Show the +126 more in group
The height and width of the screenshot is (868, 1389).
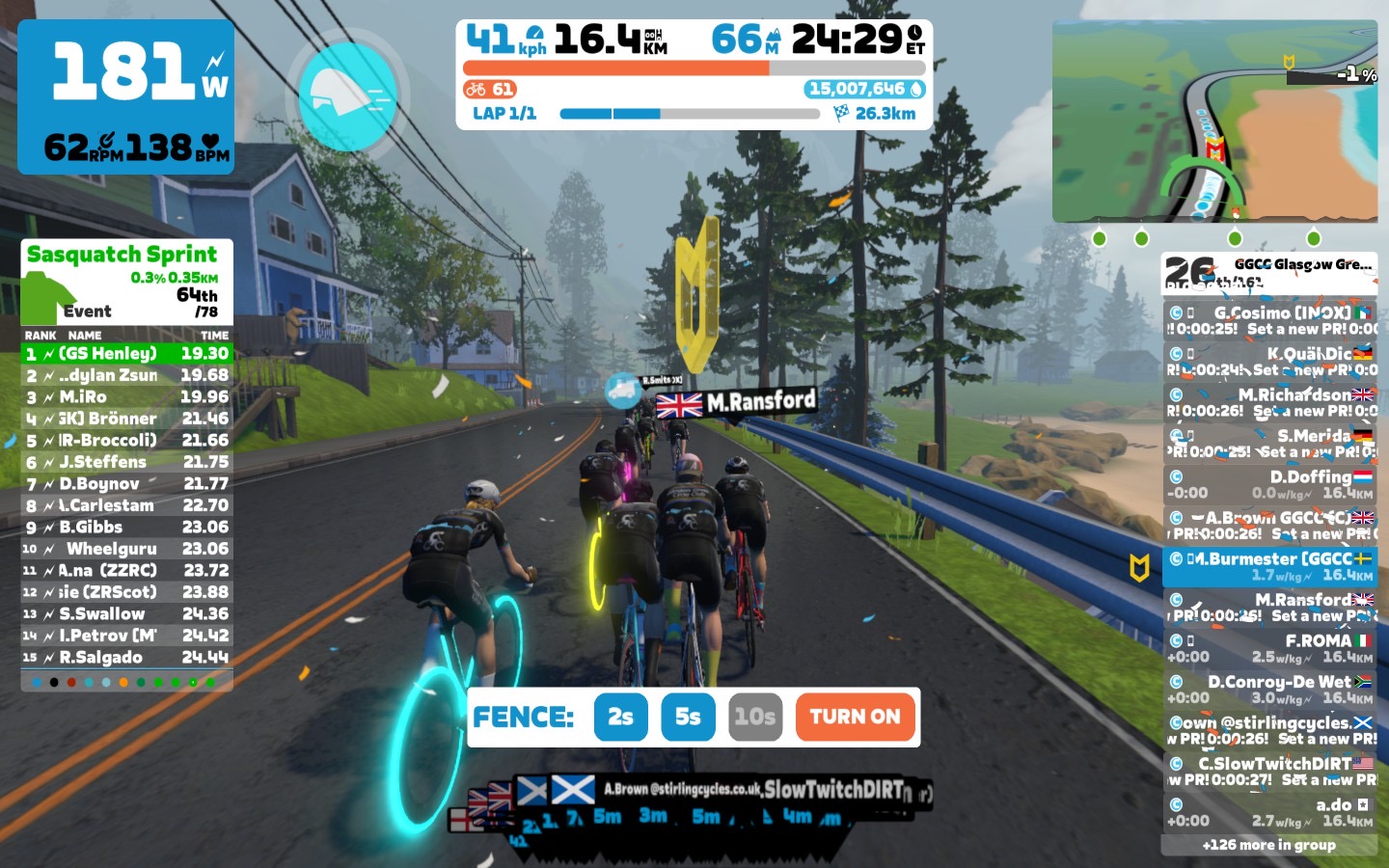tap(1268, 845)
